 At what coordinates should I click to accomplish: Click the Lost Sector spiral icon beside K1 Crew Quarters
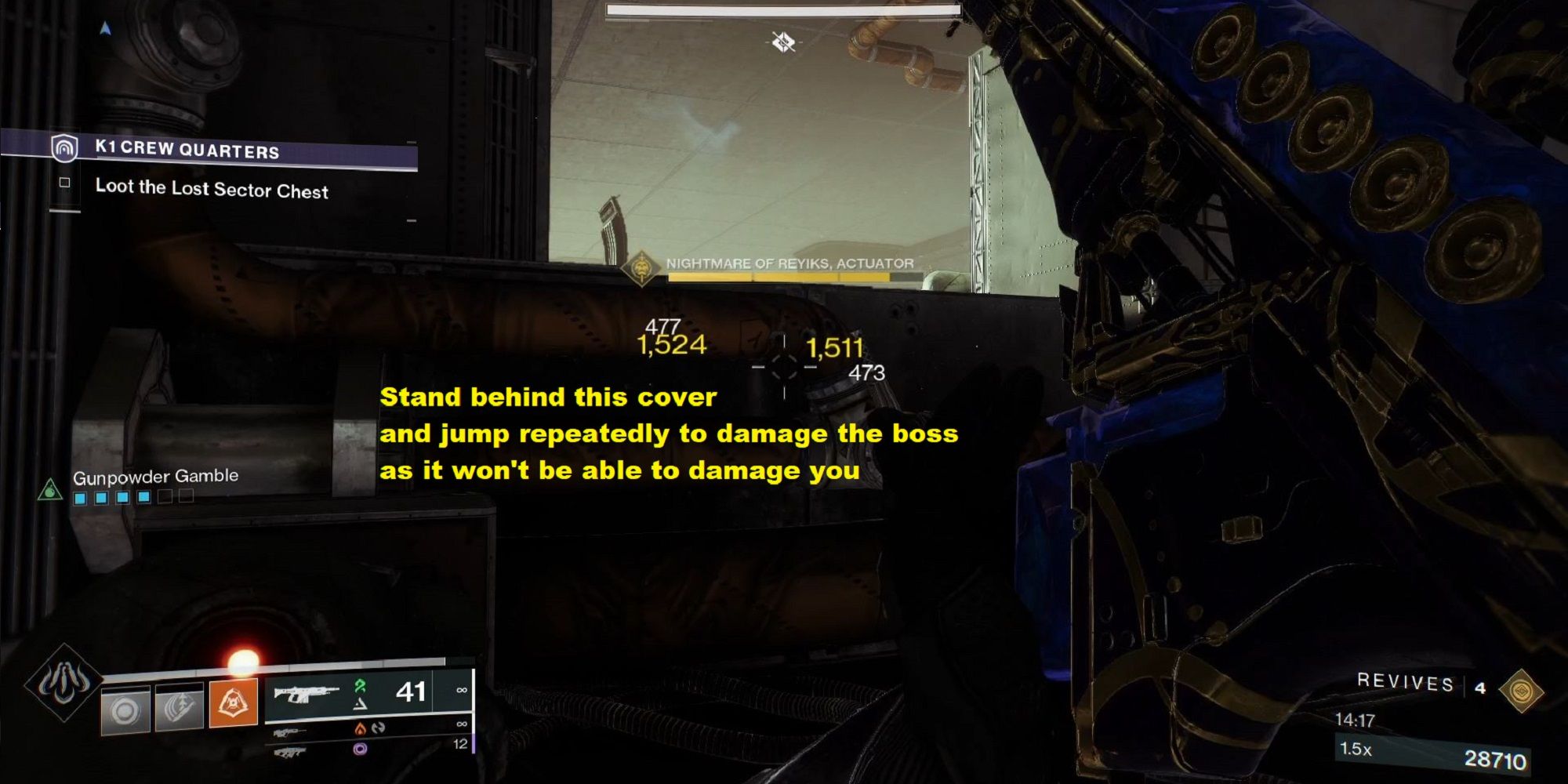66,149
